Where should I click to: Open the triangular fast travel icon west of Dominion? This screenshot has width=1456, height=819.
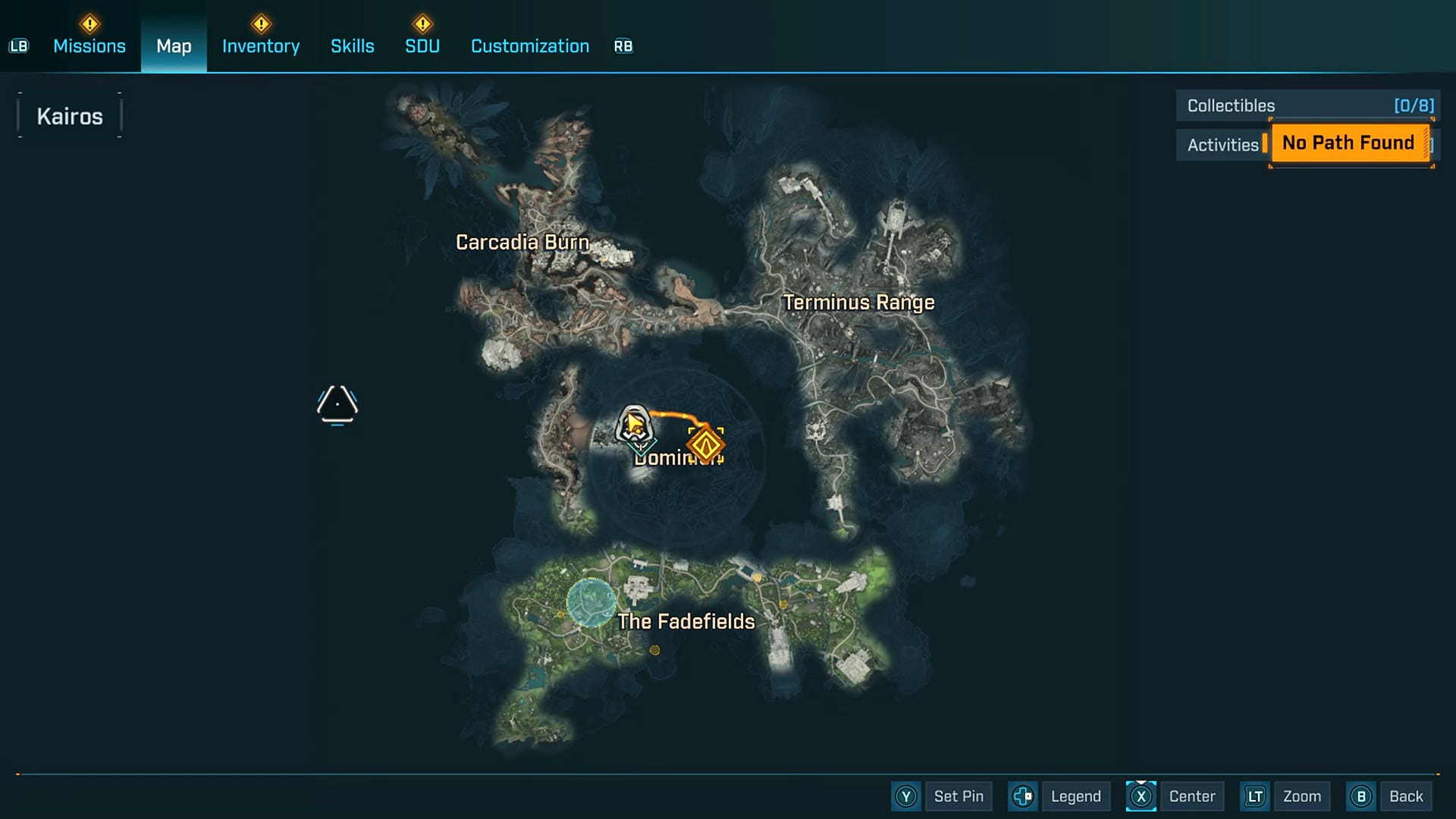pos(337,404)
